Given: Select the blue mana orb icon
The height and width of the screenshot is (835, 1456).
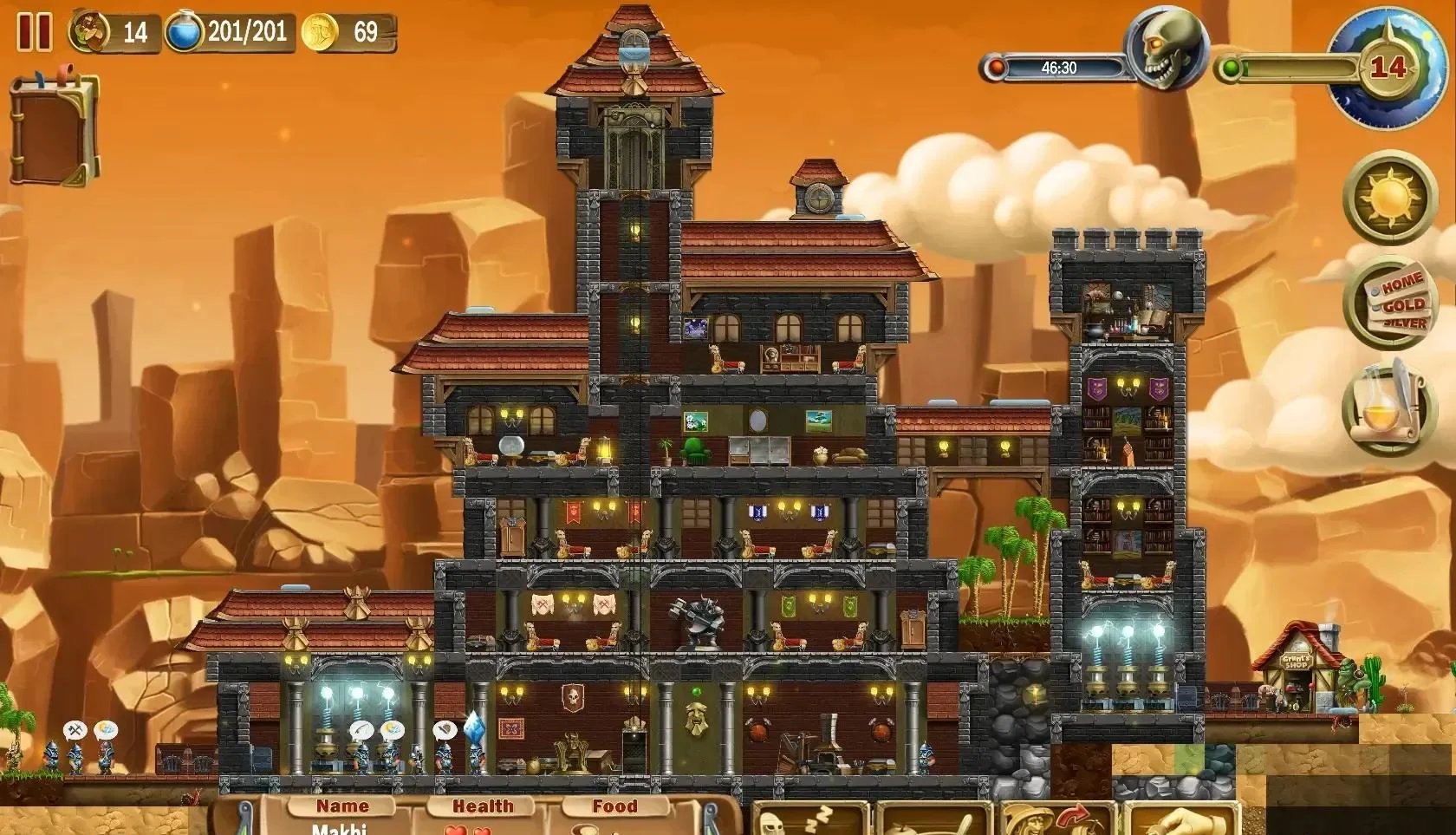Looking at the screenshot, I should coord(184,33).
